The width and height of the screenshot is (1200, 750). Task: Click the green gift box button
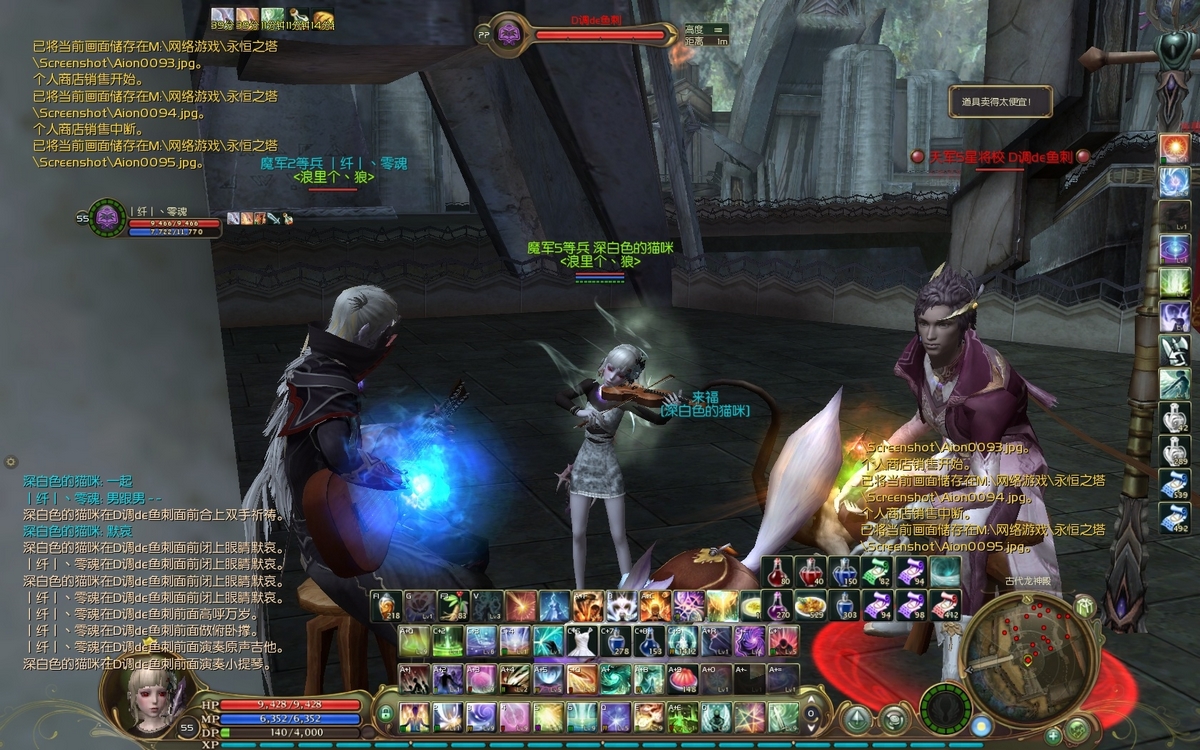(1085, 607)
